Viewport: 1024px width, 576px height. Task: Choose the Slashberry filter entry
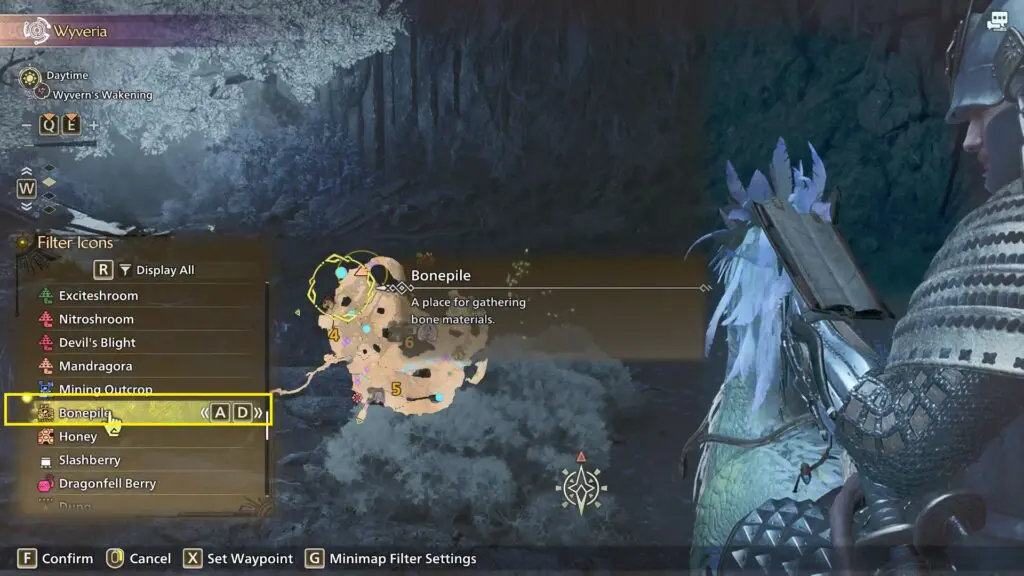pyautogui.click(x=89, y=460)
